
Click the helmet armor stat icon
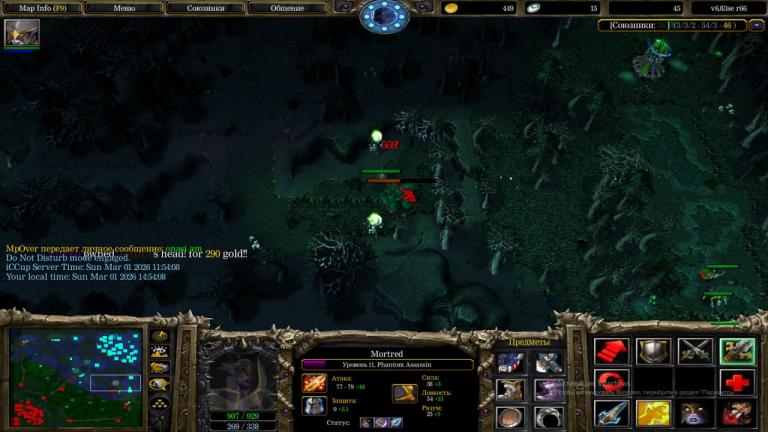pyautogui.click(x=314, y=406)
